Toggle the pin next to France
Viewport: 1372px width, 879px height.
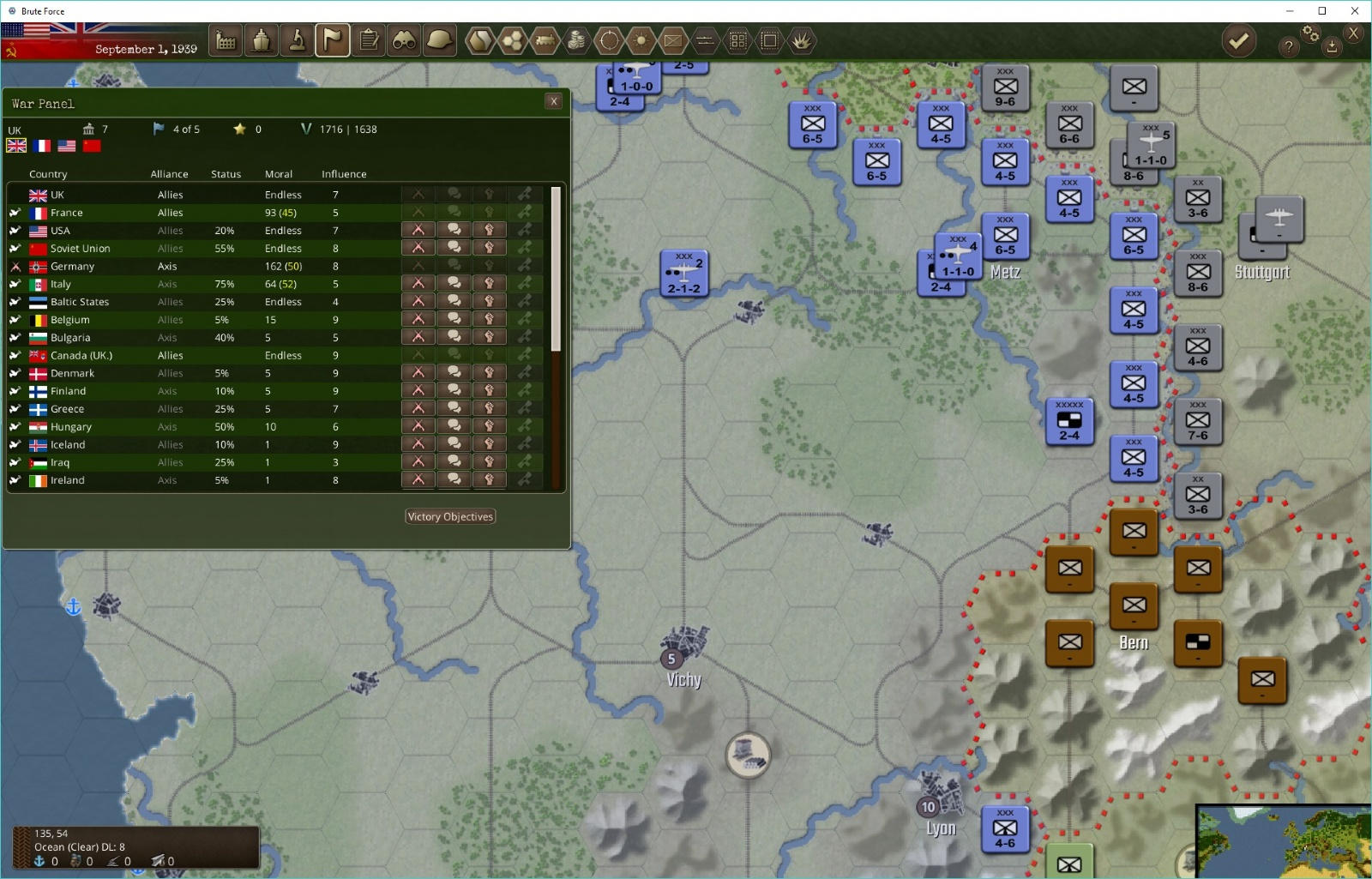(15, 212)
